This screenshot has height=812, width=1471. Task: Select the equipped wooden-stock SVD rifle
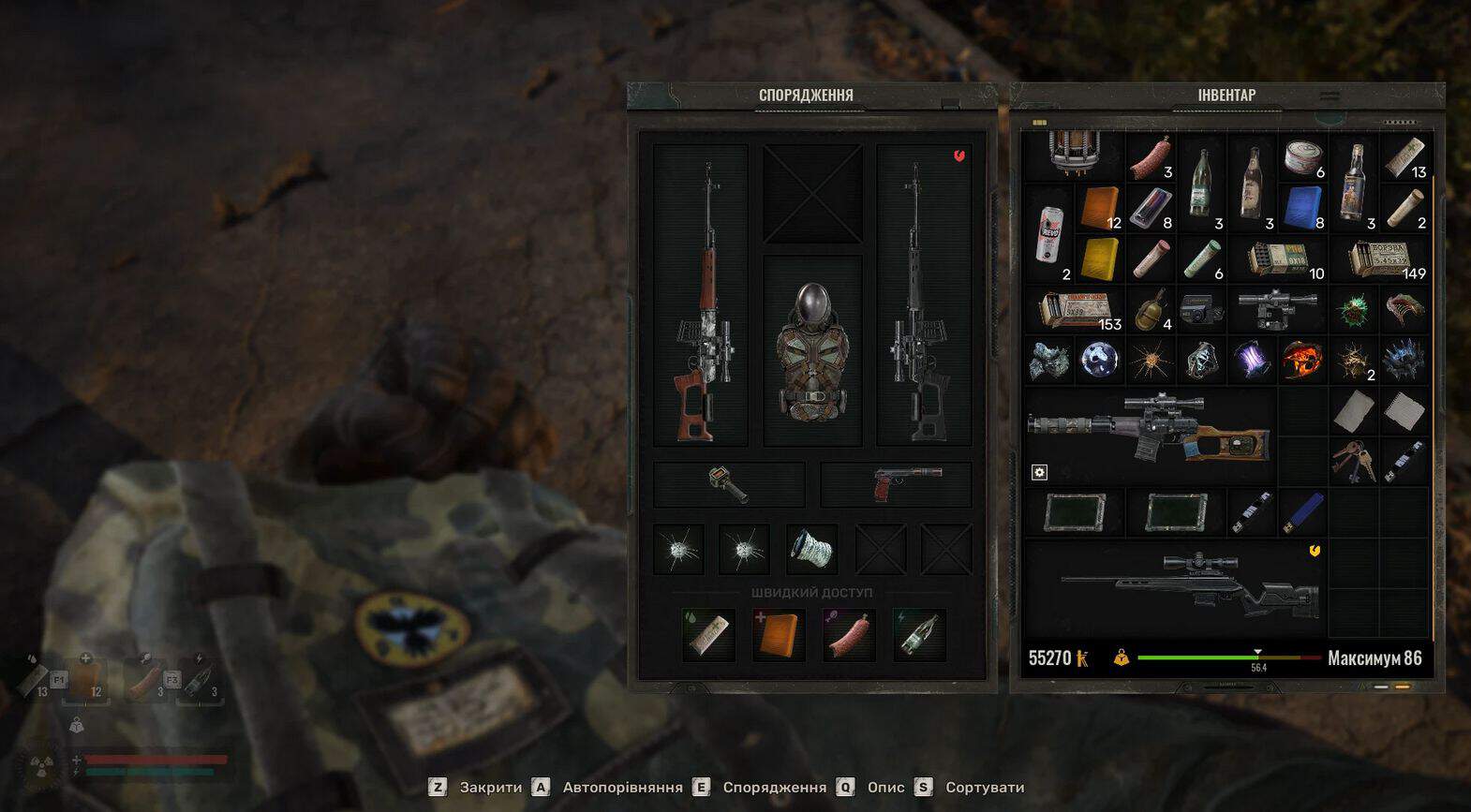pyautogui.click(x=701, y=295)
